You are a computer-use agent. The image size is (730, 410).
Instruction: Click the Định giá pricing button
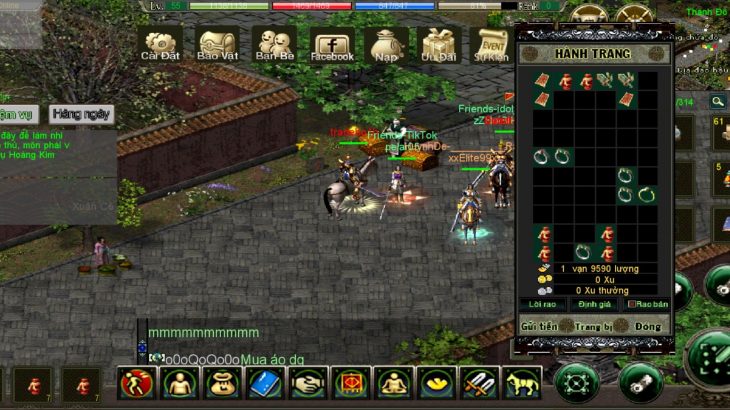pos(595,304)
